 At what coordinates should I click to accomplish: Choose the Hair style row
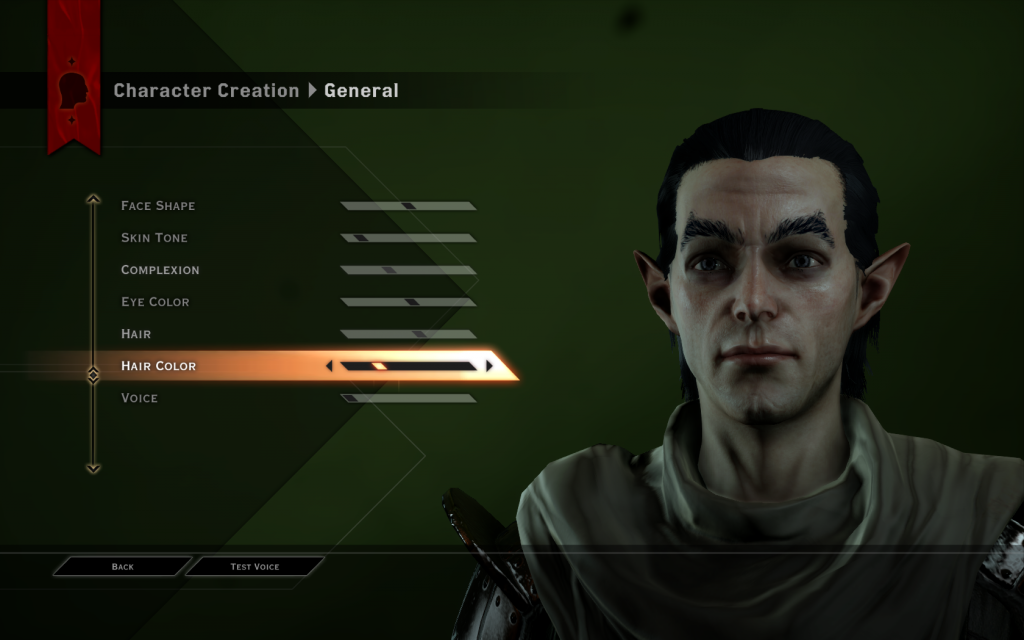pyautogui.click(x=136, y=334)
